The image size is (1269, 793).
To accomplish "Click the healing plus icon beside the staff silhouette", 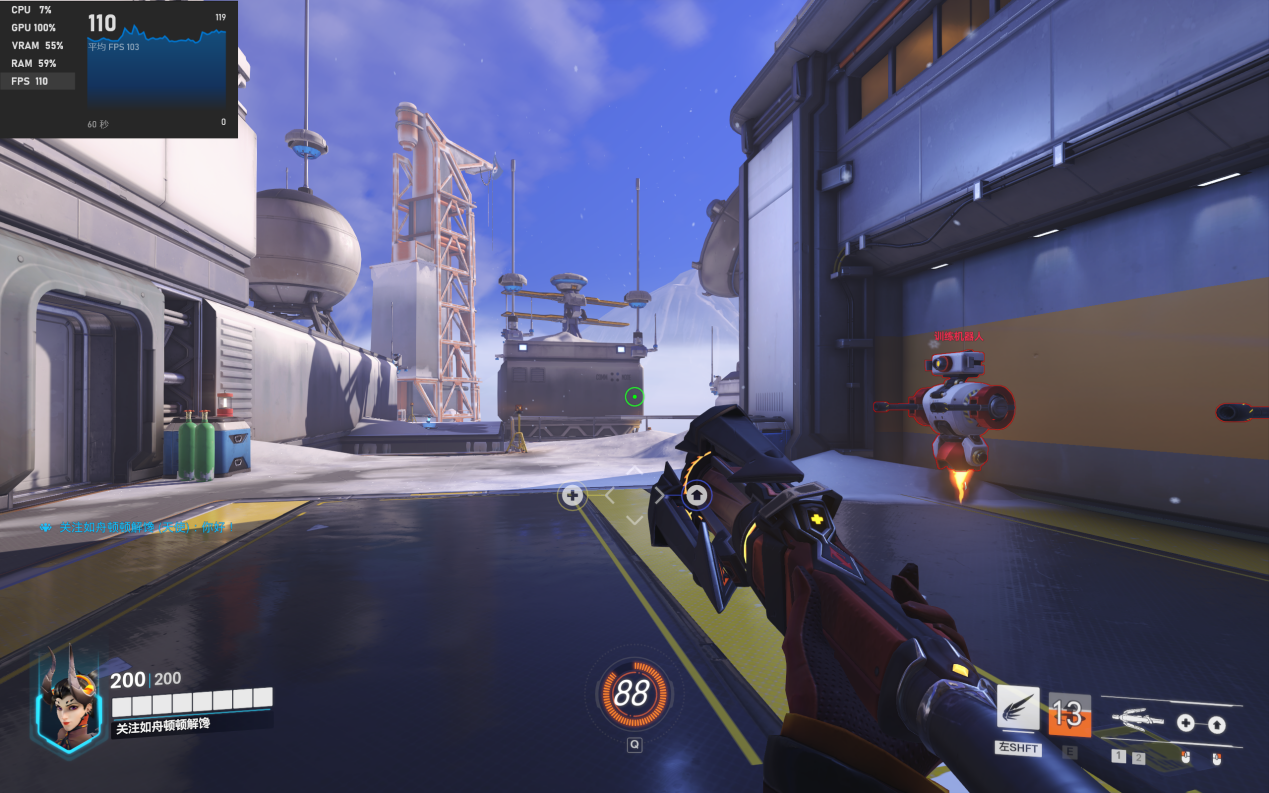I will click(1185, 723).
